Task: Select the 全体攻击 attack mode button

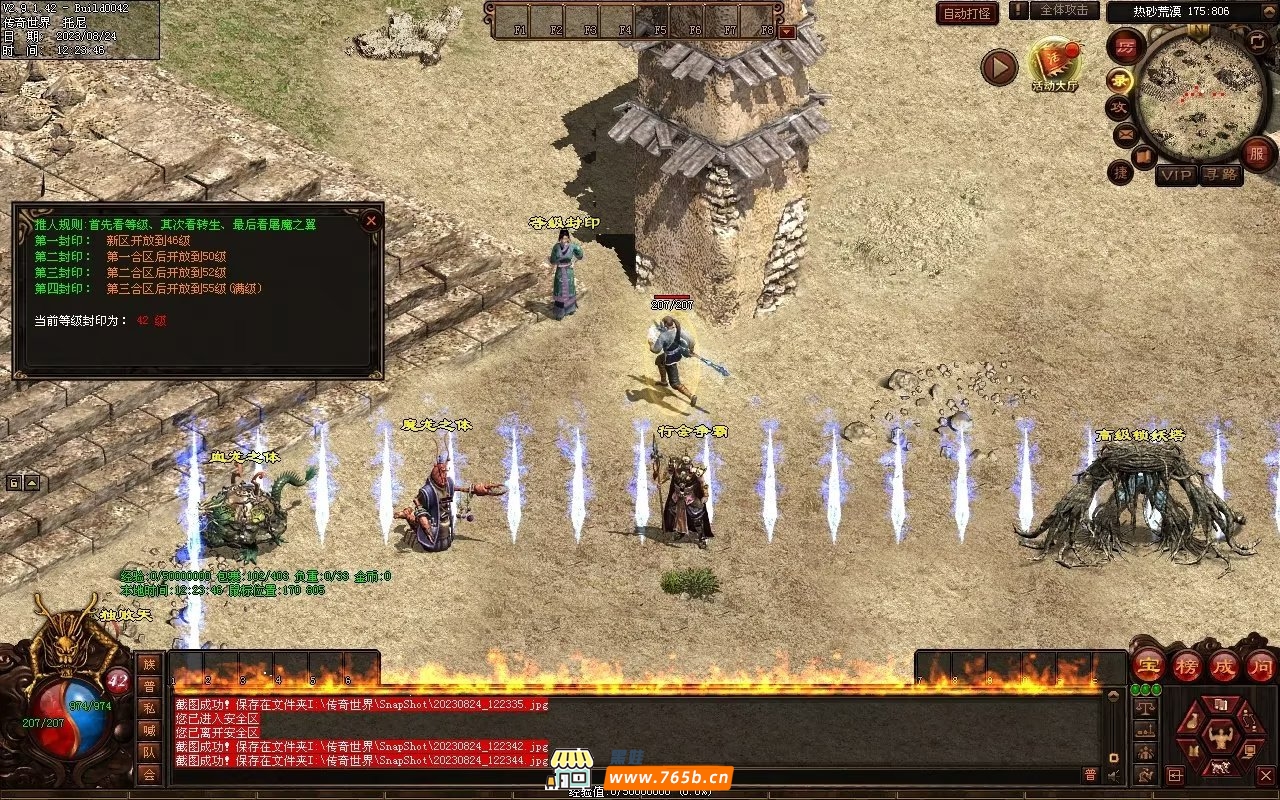Action: pyautogui.click(x=1064, y=11)
